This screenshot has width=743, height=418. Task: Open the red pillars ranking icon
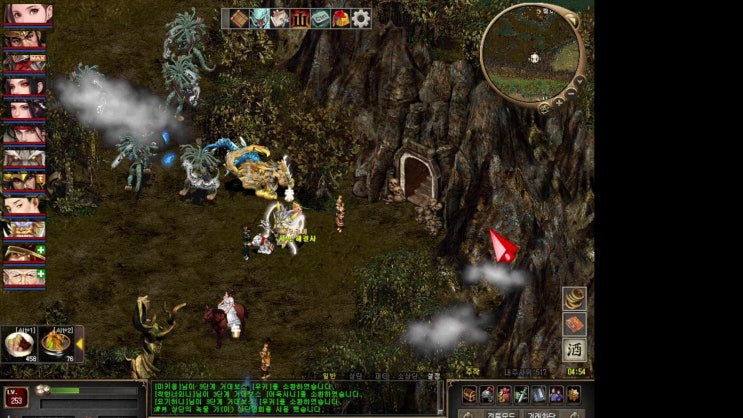tap(300, 18)
